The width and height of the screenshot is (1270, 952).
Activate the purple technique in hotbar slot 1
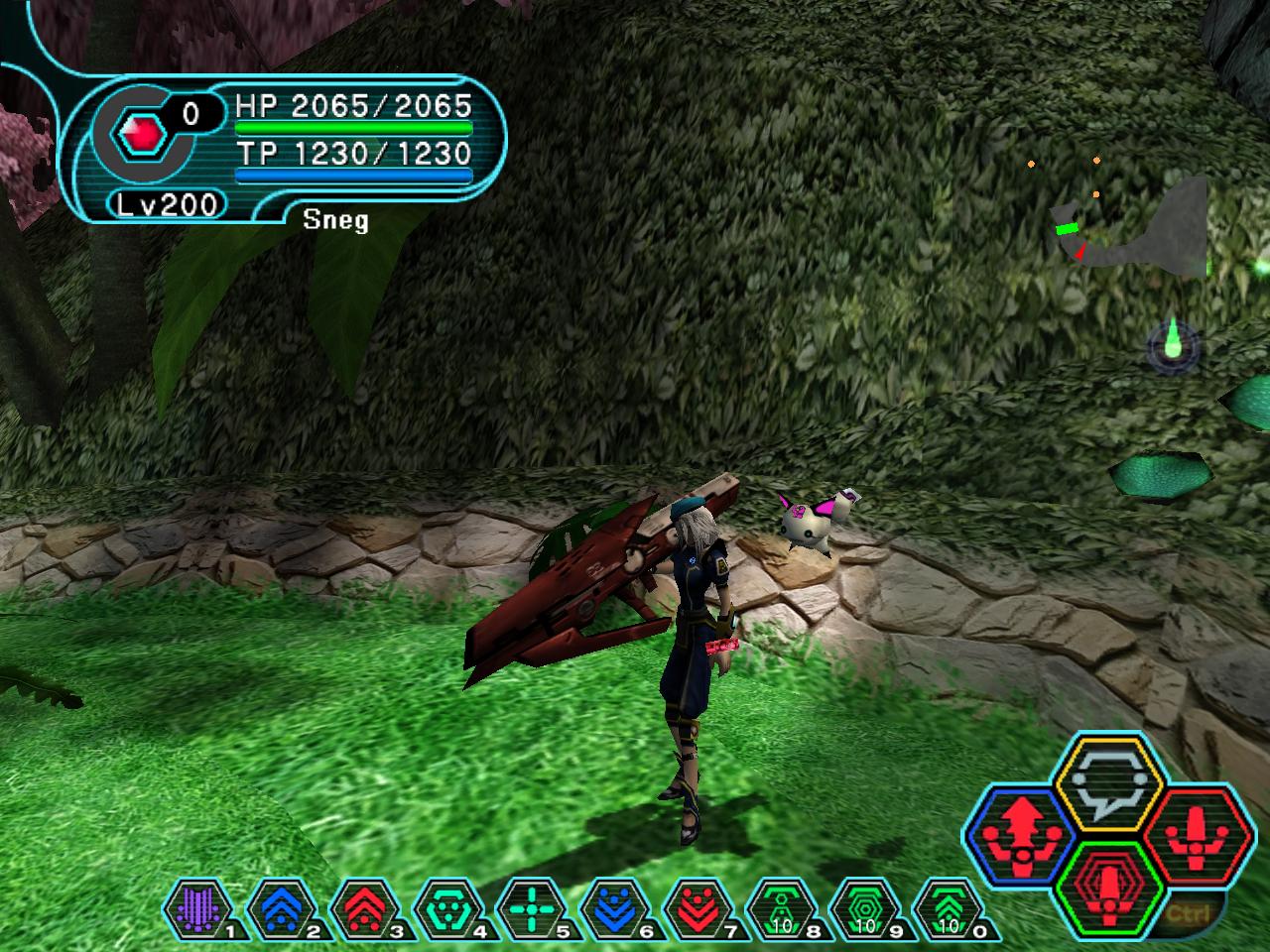[195, 907]
